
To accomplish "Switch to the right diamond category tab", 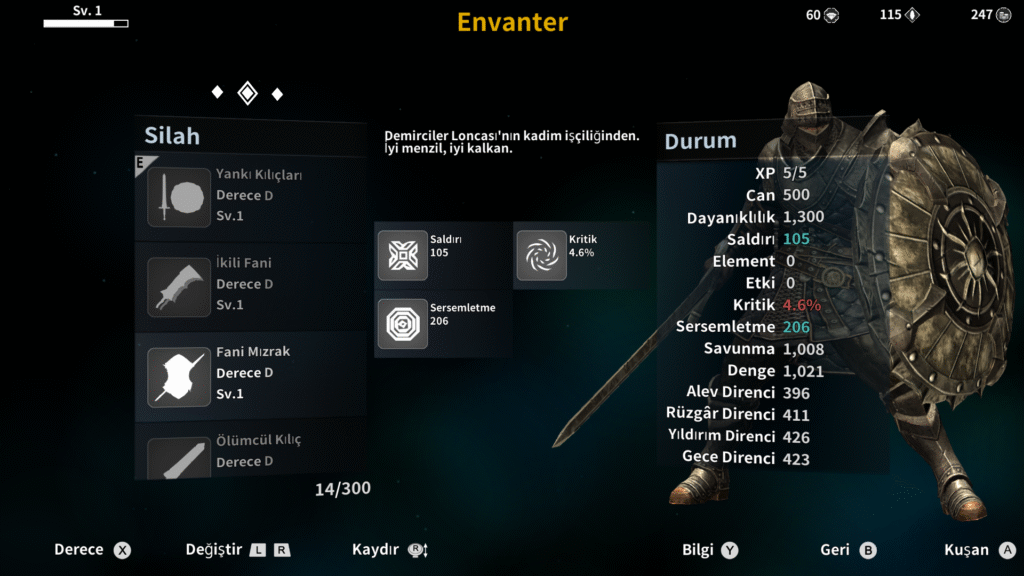I will tap(277, 94).
